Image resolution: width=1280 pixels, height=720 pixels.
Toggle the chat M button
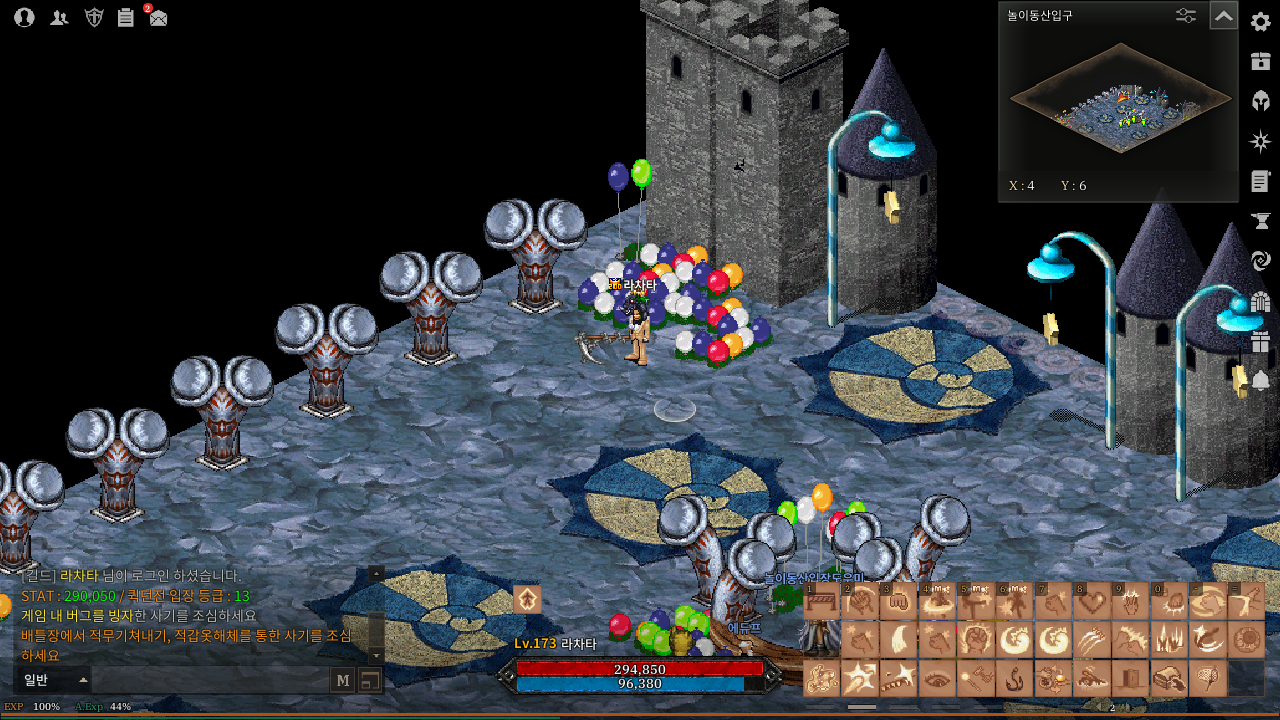(x=343, y=681)
